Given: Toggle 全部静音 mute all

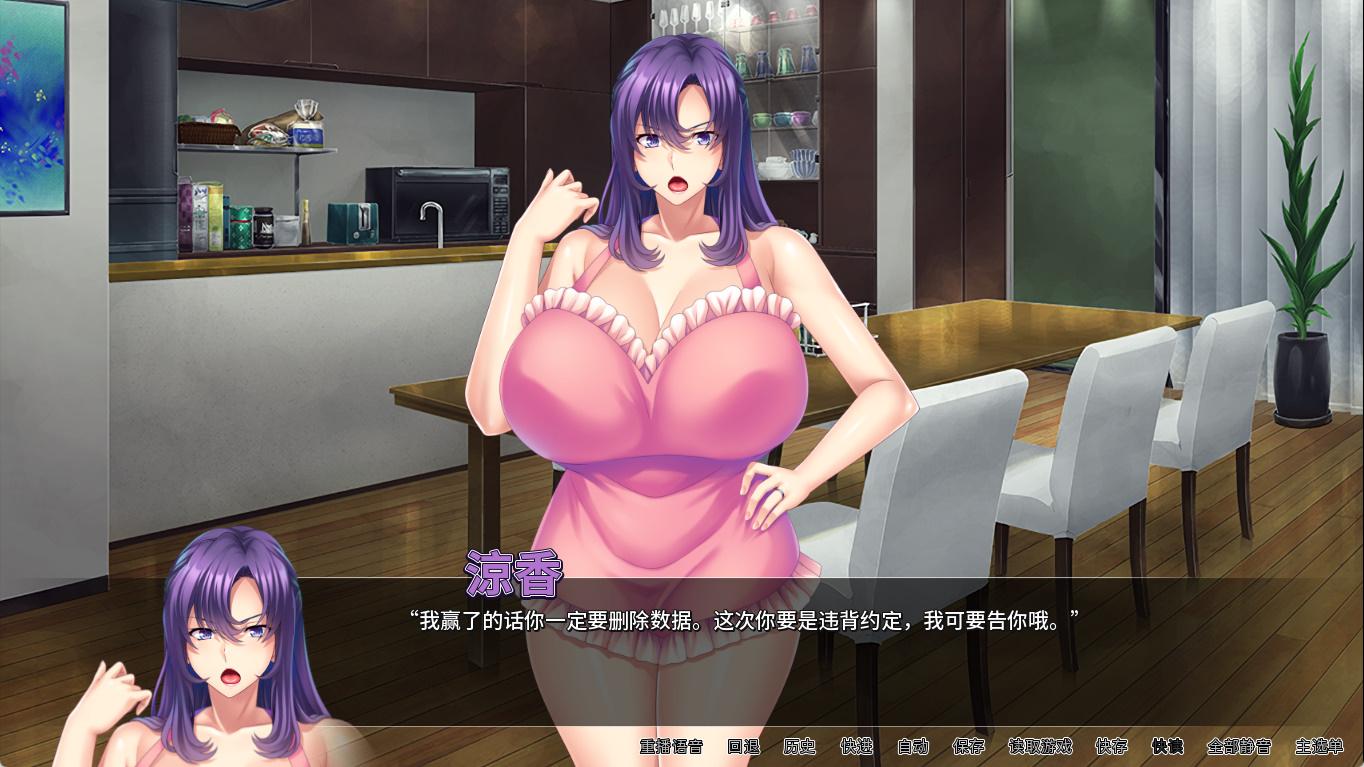Looking at the screenshot, I should coord(1239,746).
